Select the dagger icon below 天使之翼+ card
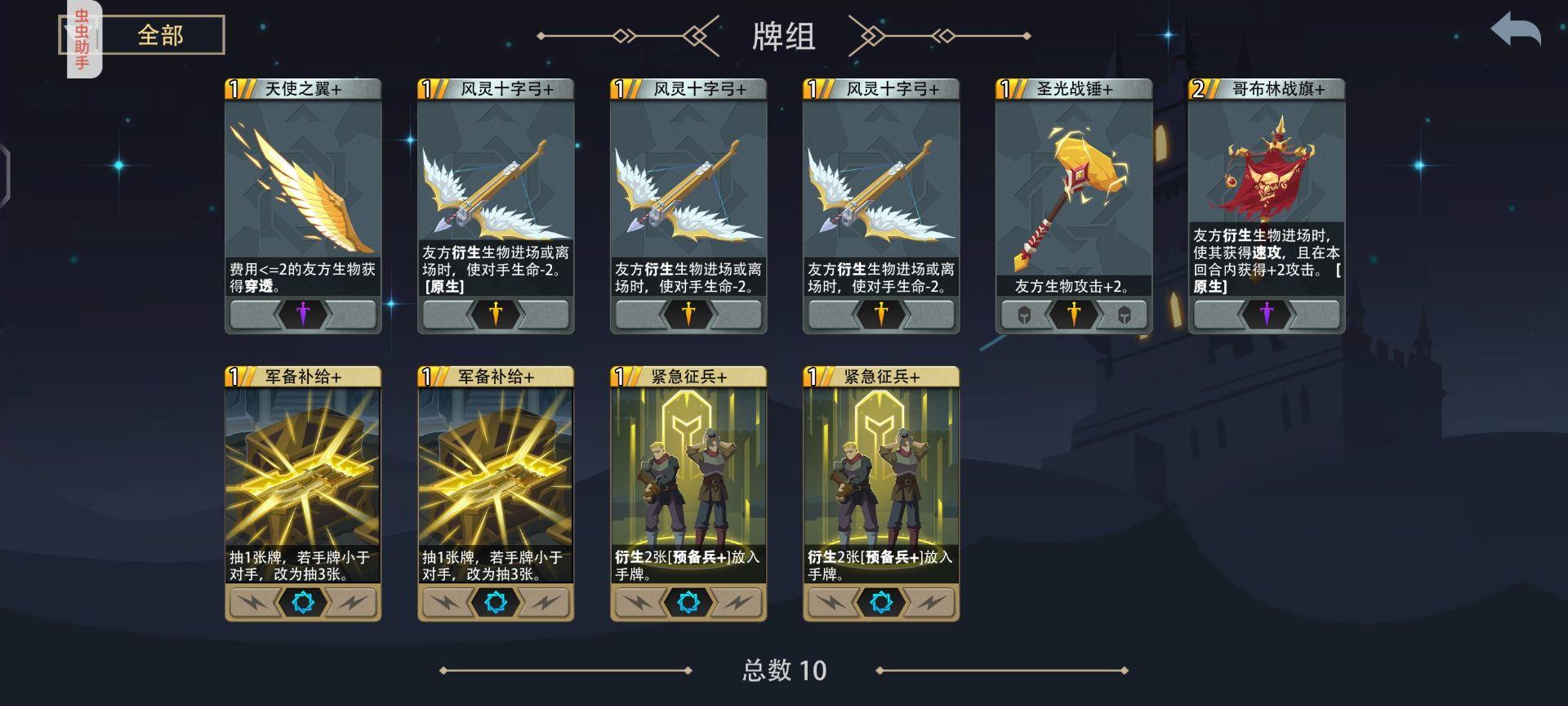 pos(302,315)
